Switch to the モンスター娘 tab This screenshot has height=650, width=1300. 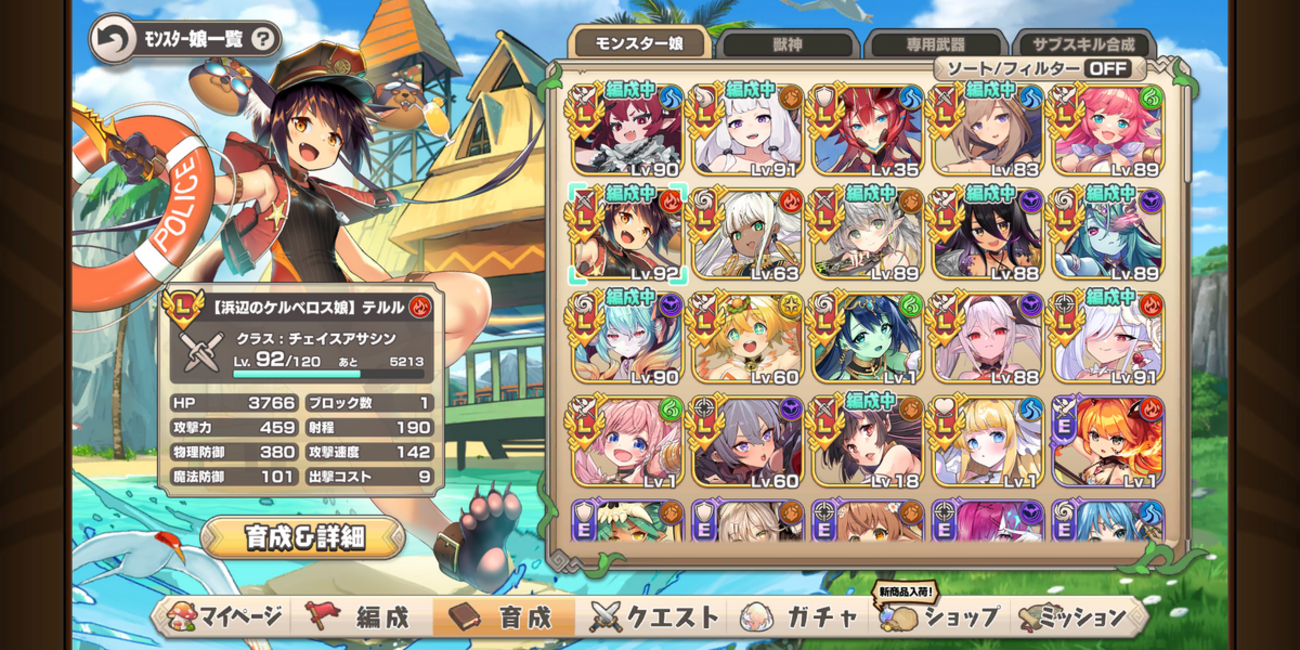pyautogui.click(x=639, y=43)
